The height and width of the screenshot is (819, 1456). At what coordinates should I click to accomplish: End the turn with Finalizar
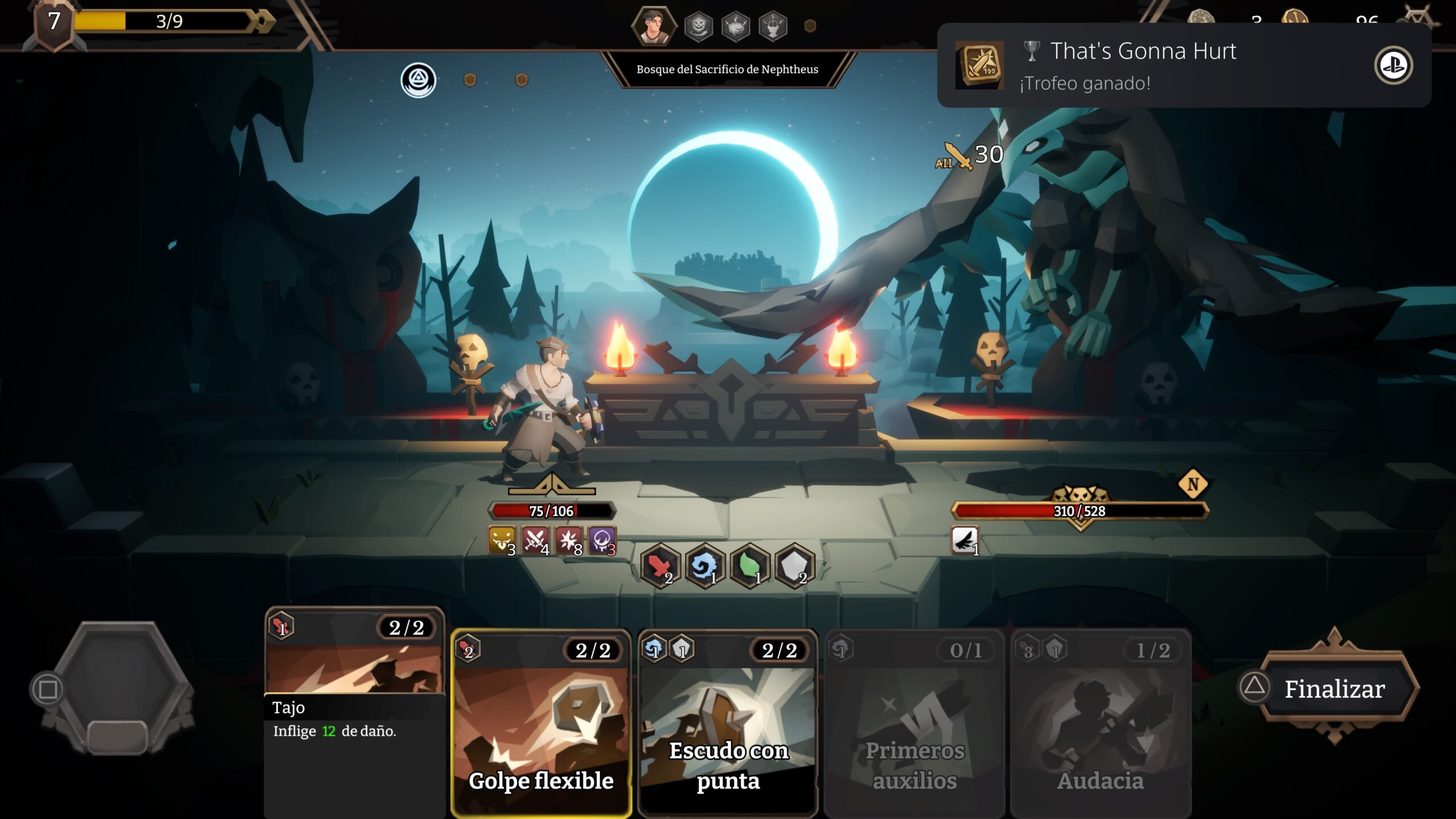click(1333, 689)
